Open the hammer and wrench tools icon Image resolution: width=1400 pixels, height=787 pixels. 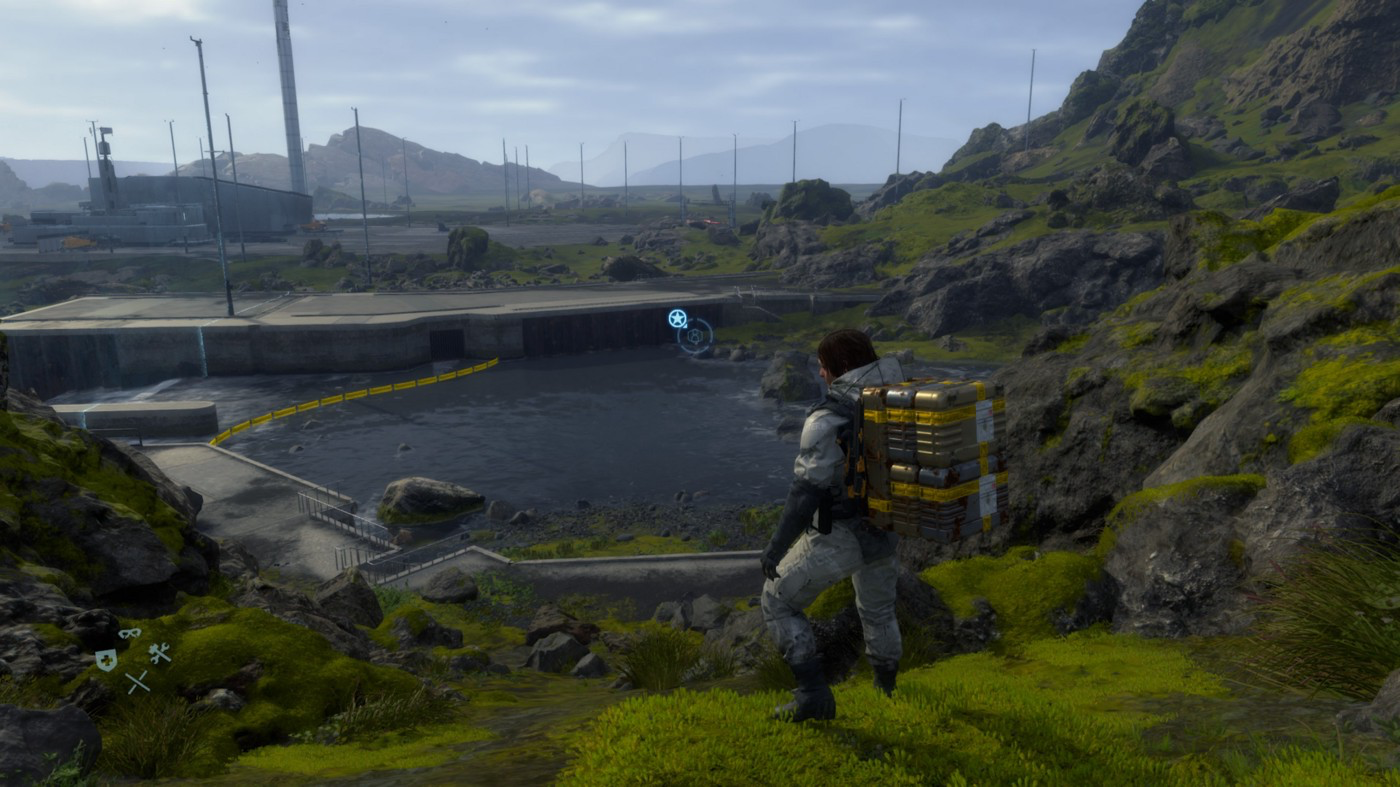pos(160,654)
